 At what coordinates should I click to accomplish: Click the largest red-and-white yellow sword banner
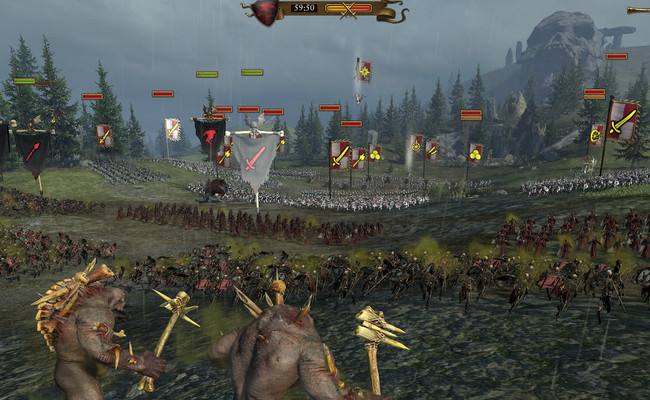click(x=623, y=122)
